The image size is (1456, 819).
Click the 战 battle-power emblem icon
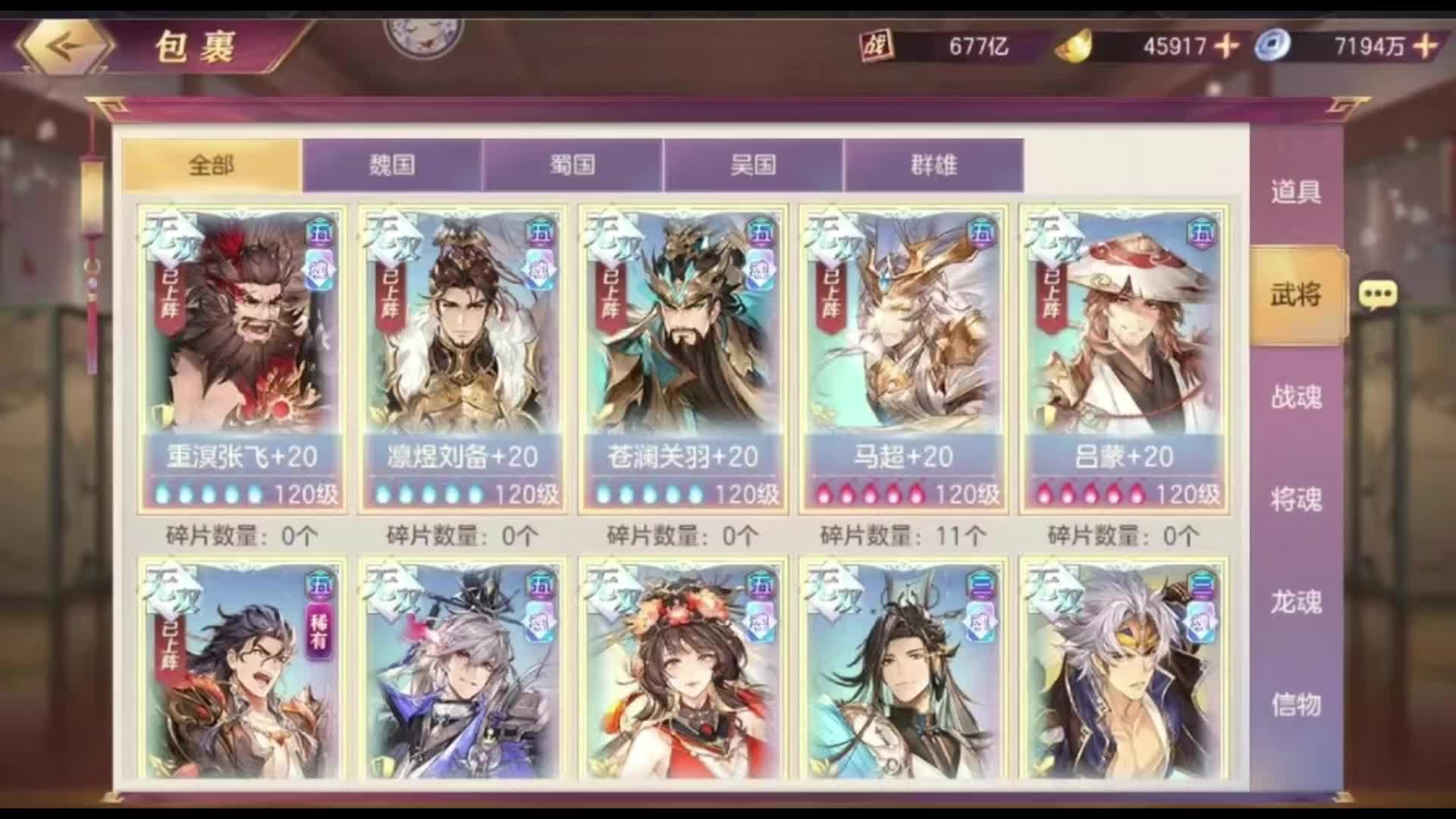[876, 43]
